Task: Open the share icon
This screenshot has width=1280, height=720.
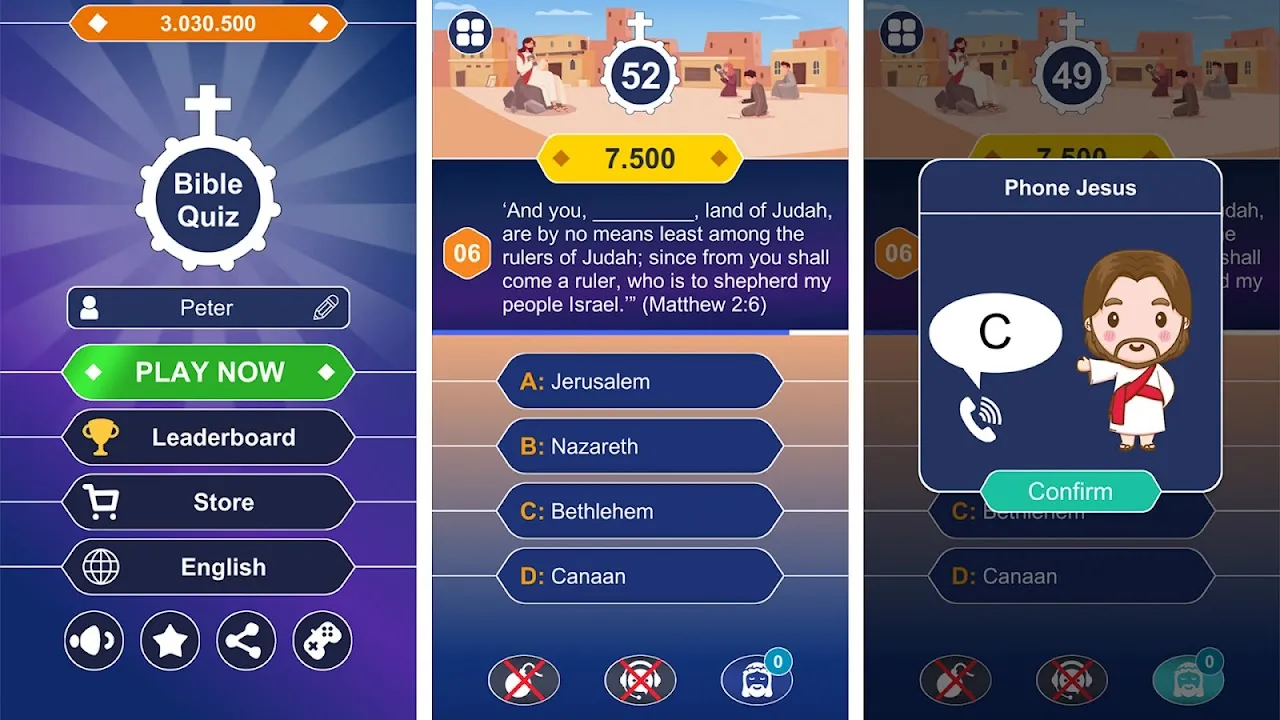Action: tap(245, 640)
